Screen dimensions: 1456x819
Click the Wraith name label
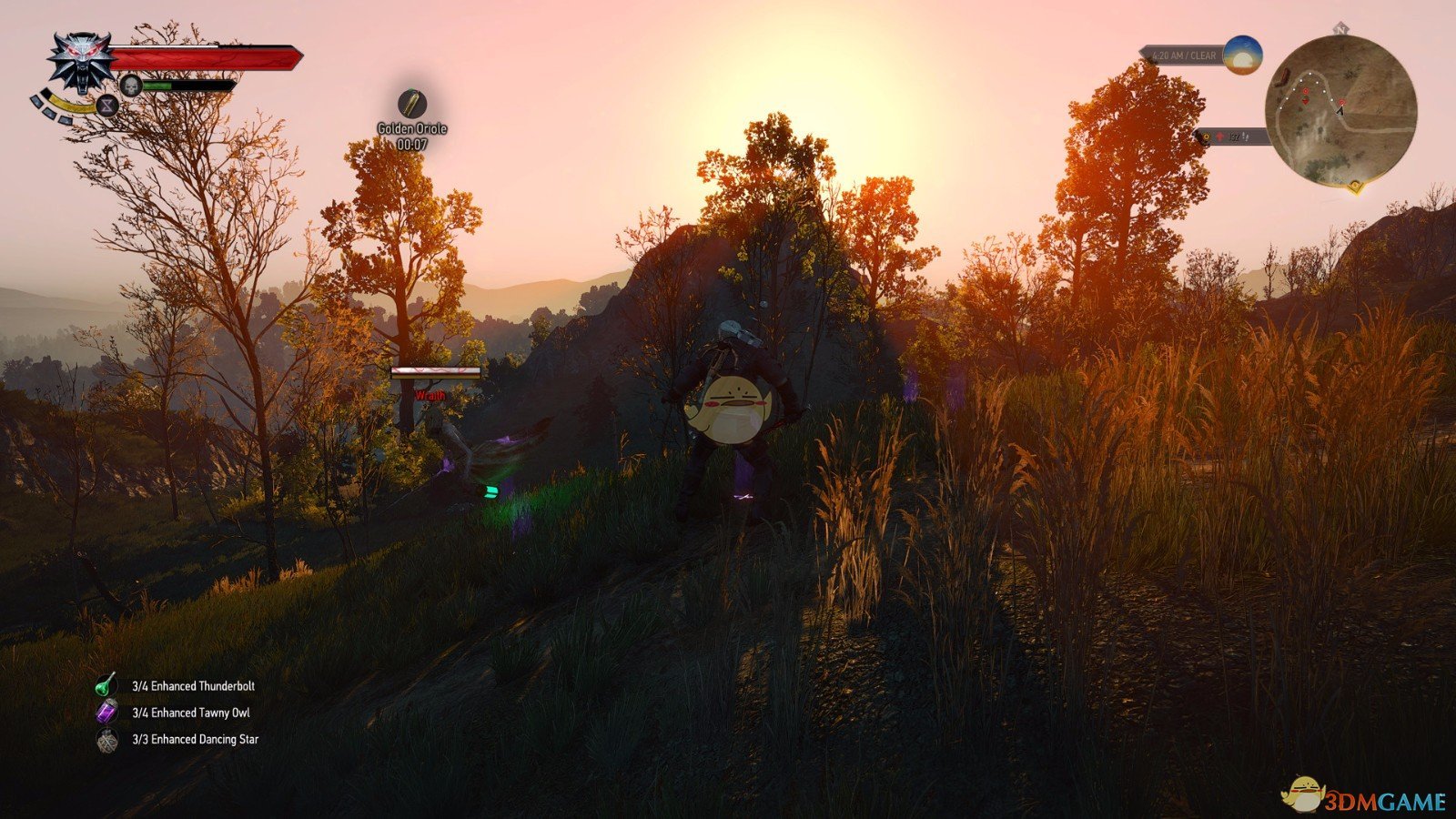[430, 396]
